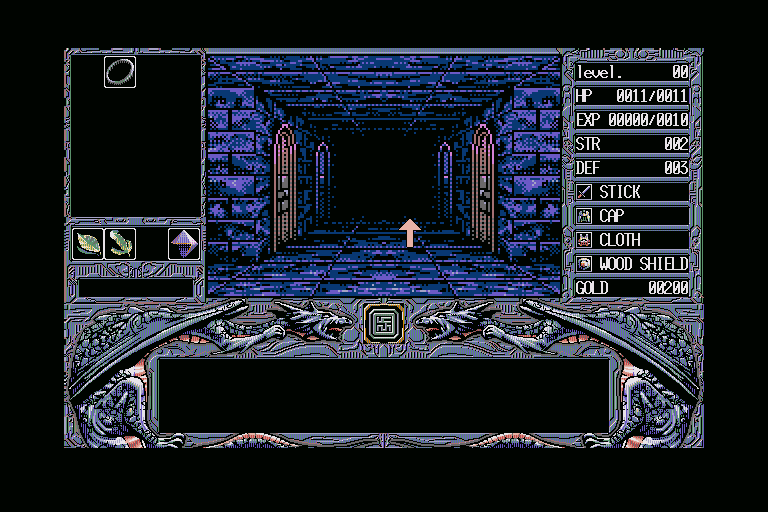
Task: Select the STICK weapon slot
Action: click(632, 192)
